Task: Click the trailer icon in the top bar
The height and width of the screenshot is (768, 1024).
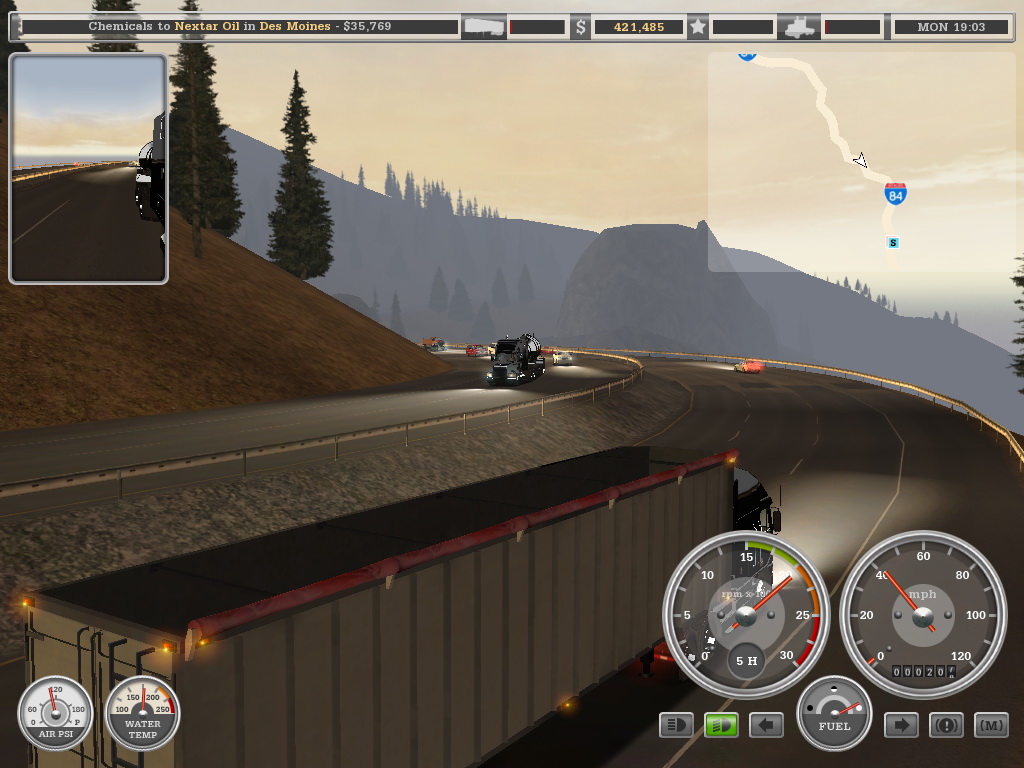Action: click(483, 27)
